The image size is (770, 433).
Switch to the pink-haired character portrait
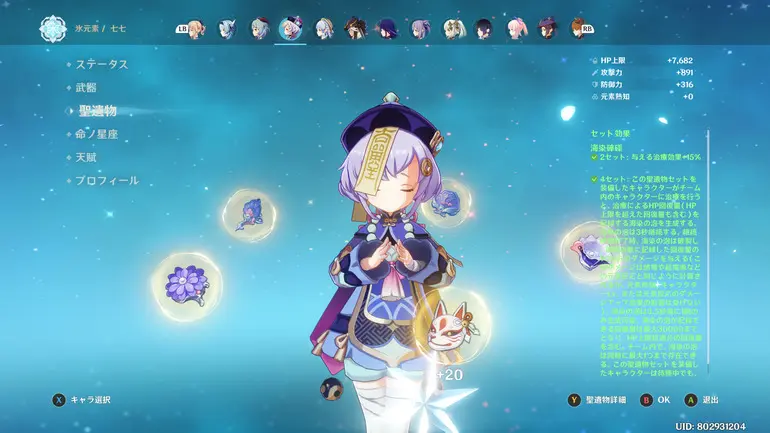click(516, 27)
